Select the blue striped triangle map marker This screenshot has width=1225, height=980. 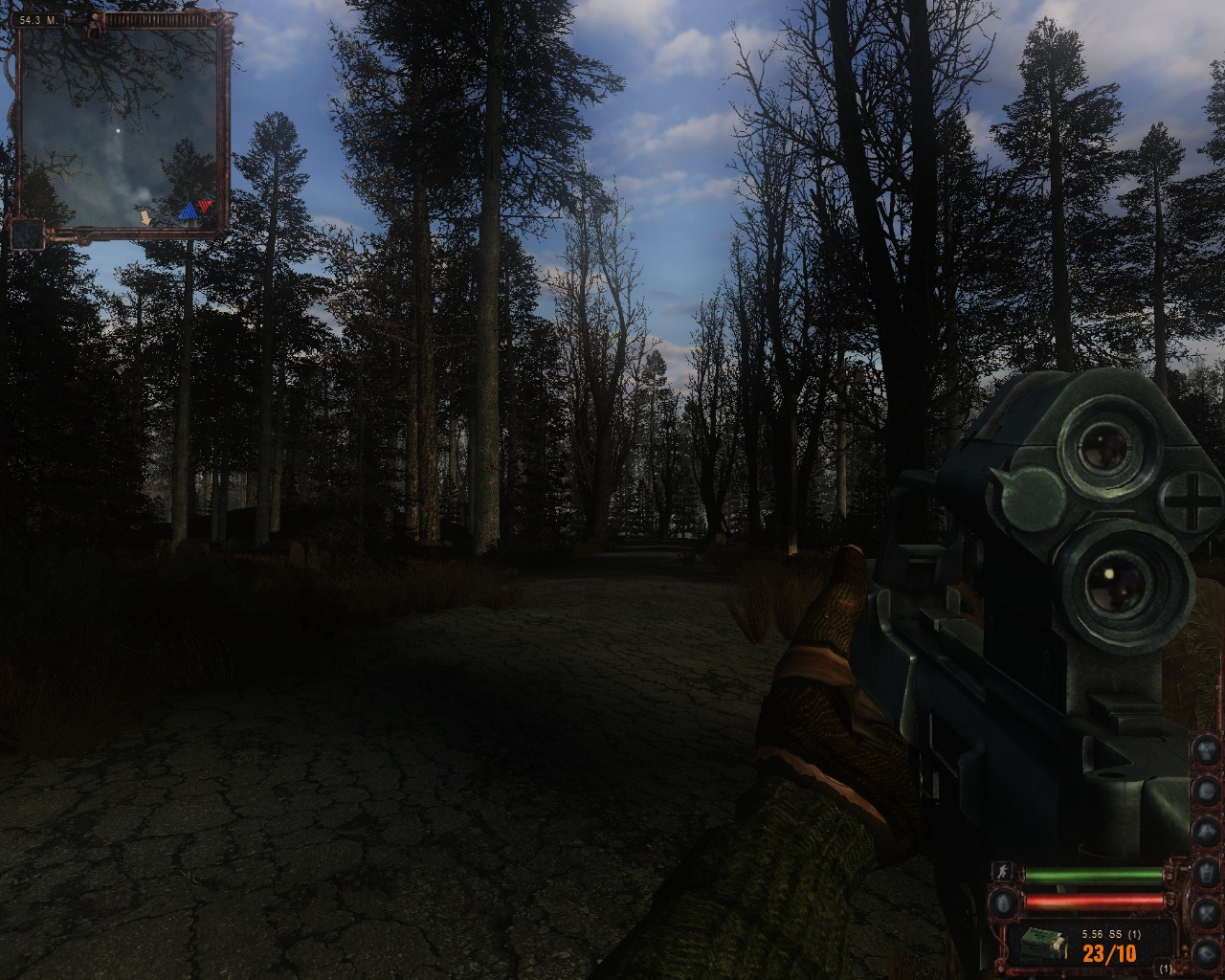click(187, 212)
